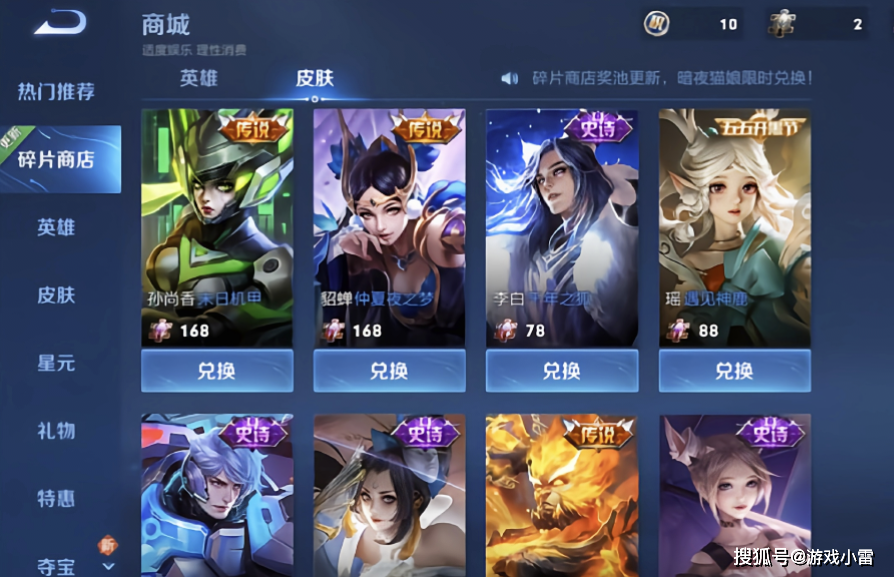Redeem the 孙尚香 末日机甲 skin
The height and width of the screenshot is (577, 894).
[x=217, y=371]
